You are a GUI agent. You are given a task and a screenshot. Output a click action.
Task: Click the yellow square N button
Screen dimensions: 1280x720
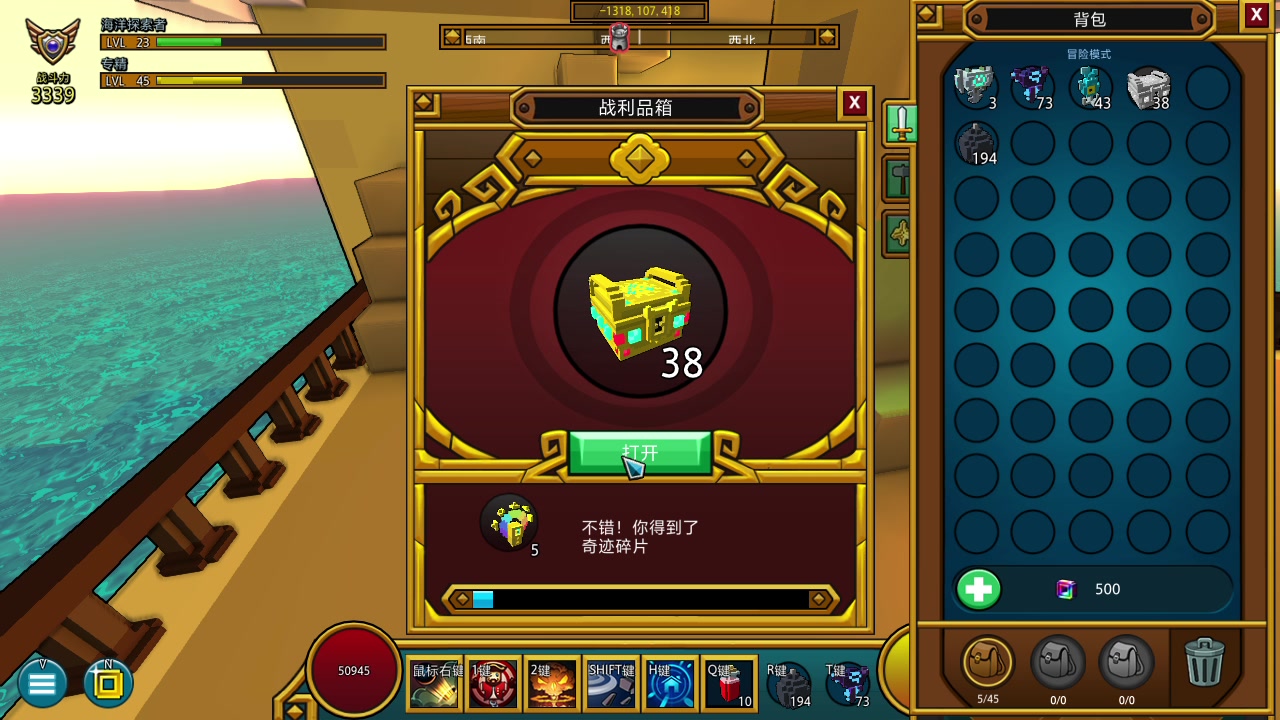point(108,684)
